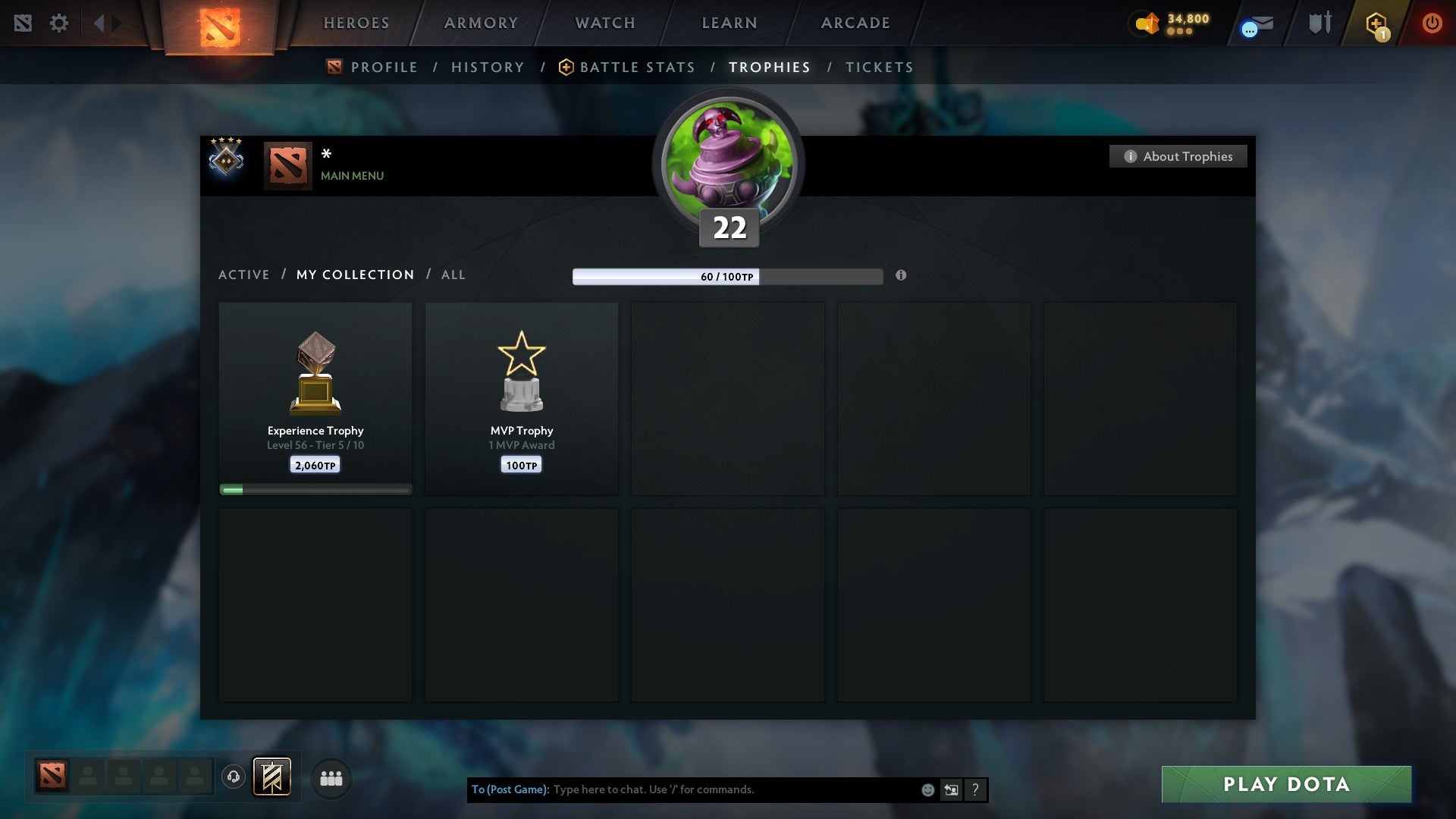Viewport: 1456px width, 819px height.
Task: Toggle chat emoticon picker in chat bar
Action: coord(927,789)
